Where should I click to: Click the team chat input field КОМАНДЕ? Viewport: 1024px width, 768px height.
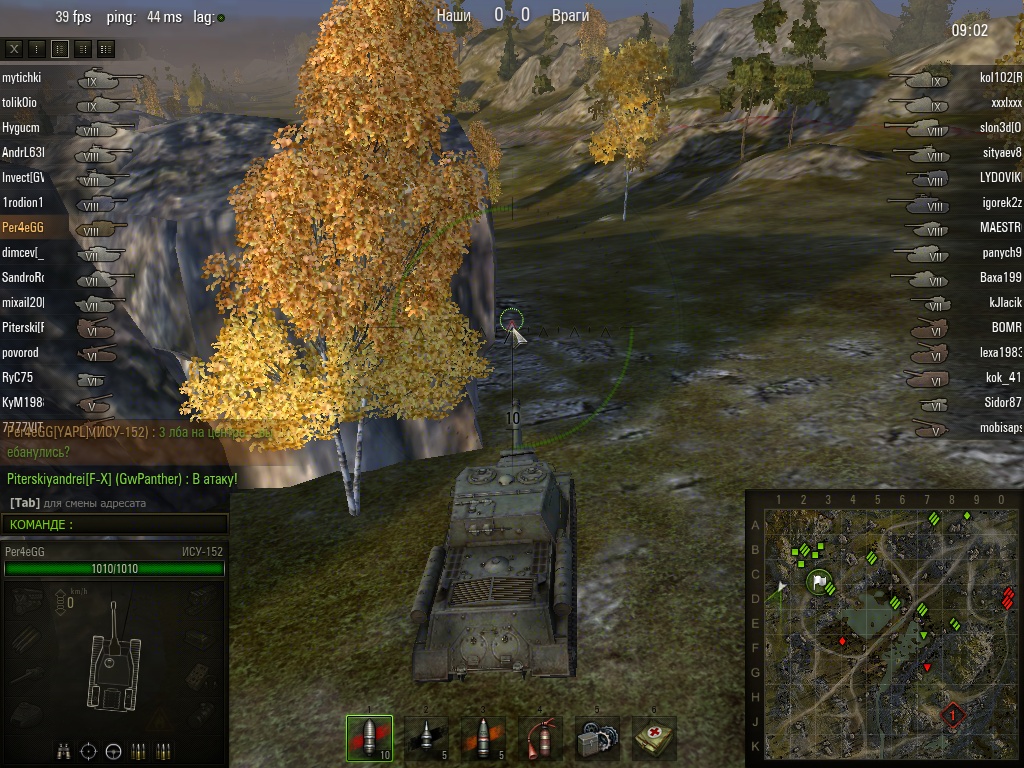pos(115,524)
